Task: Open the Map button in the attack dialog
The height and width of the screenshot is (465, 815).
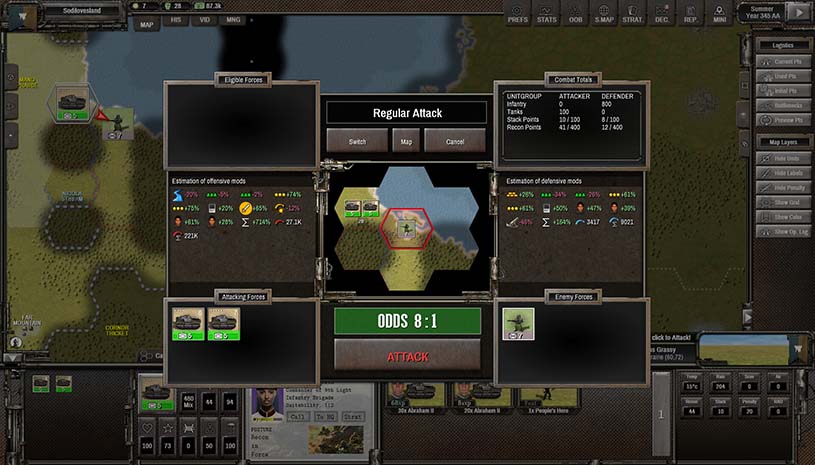Action: tap(406, 141)
